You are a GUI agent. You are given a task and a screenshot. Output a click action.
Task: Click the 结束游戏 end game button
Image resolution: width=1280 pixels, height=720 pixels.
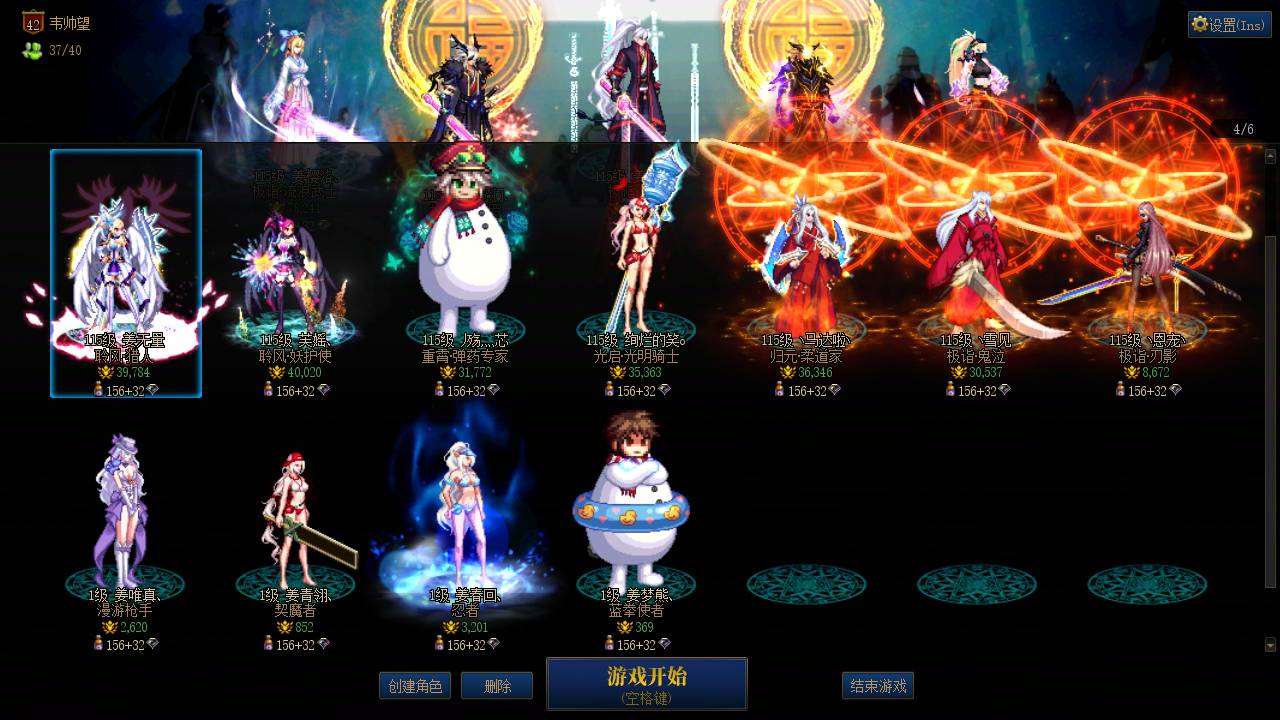(877, 686)
